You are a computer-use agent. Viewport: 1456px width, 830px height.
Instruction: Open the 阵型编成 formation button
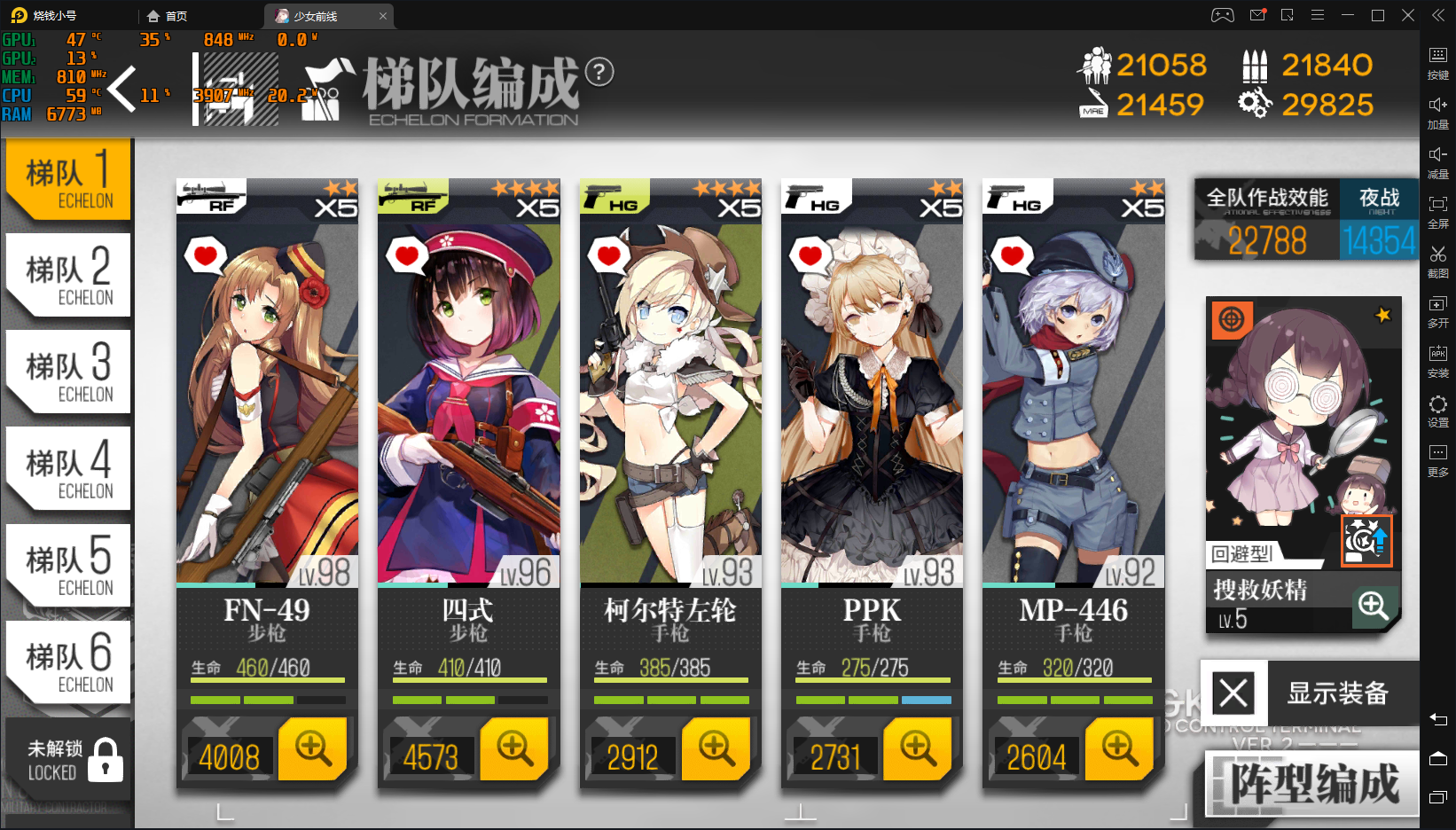[1313, 784]
